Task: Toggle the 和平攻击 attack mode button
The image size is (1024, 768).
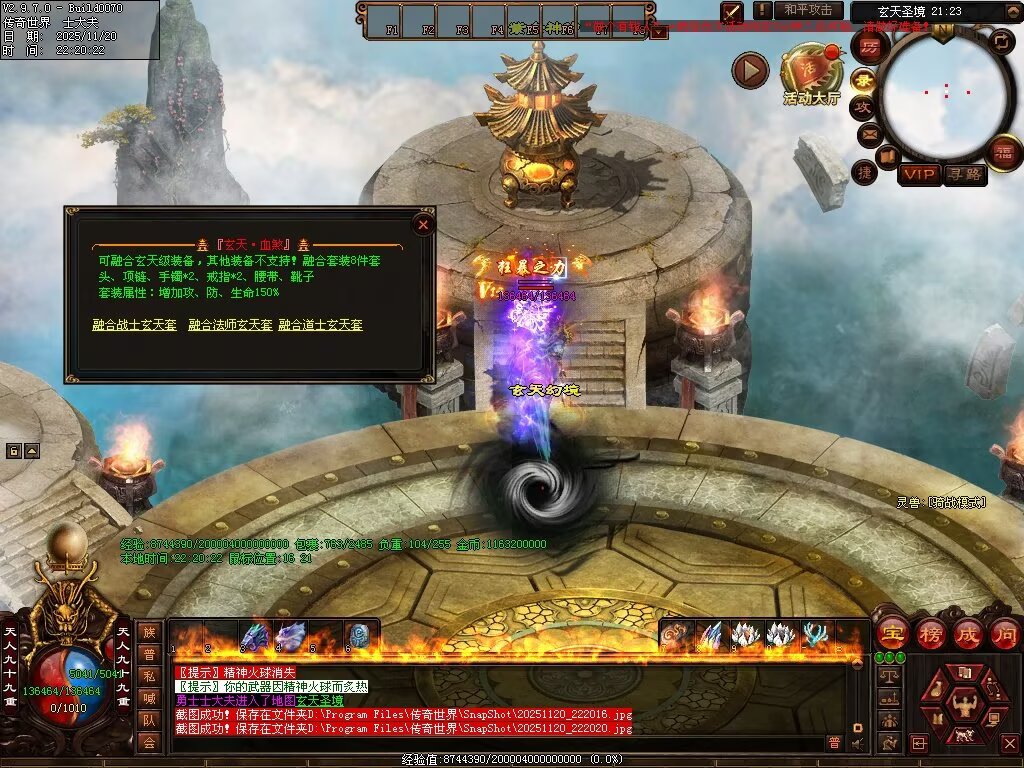Action: pyautogui.click(x=808, y=10)
